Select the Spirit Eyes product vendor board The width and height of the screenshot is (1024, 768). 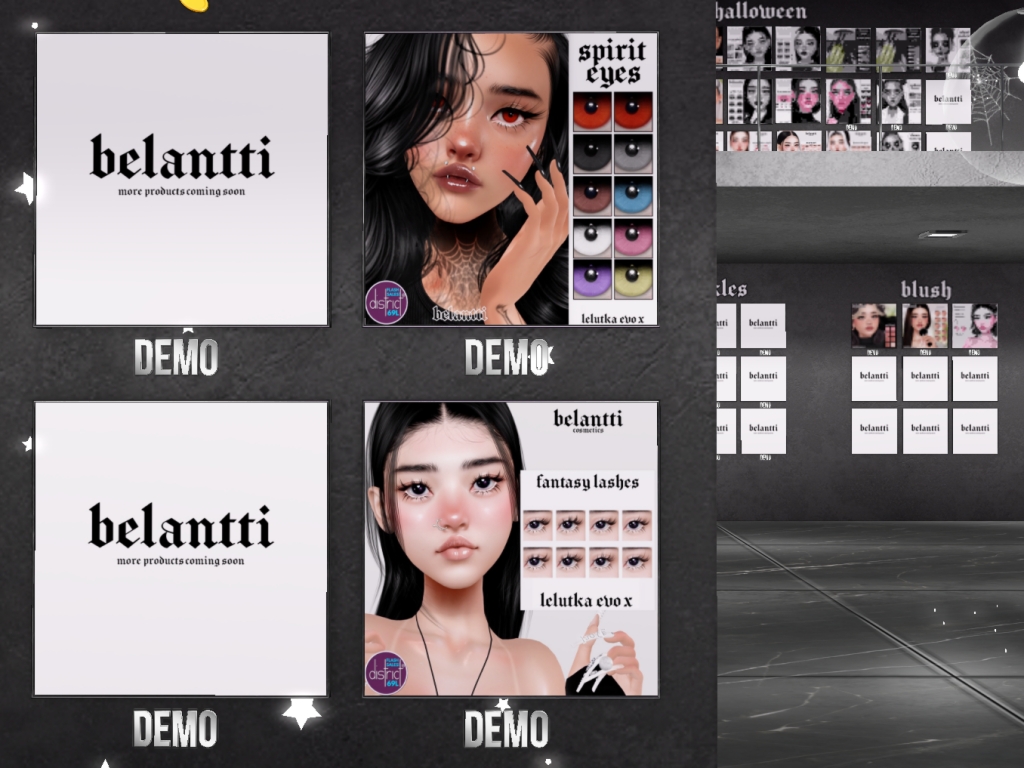(x=510, y=179)
